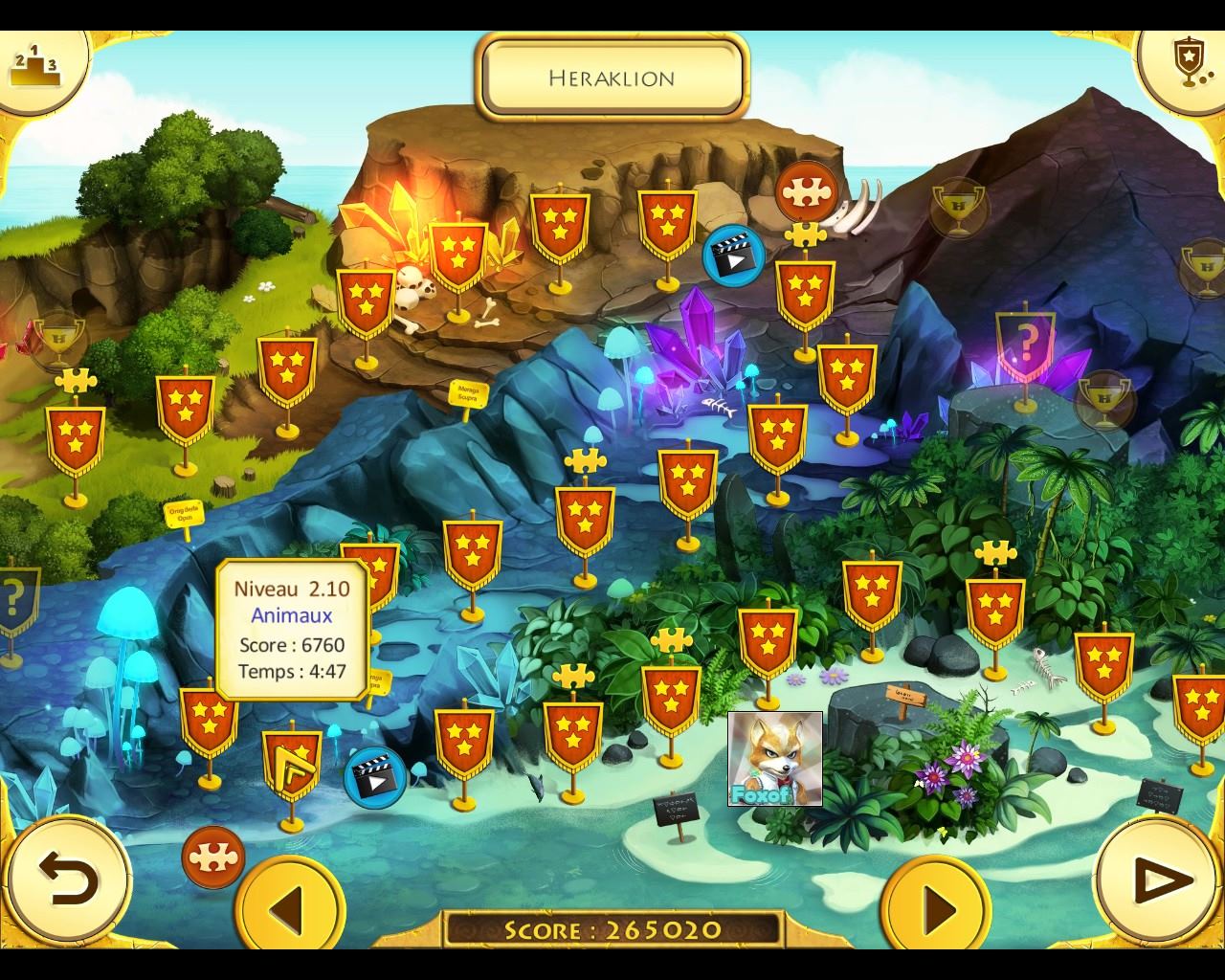Open the round puzzle button beside the back arrow

(x=212, y=857)
